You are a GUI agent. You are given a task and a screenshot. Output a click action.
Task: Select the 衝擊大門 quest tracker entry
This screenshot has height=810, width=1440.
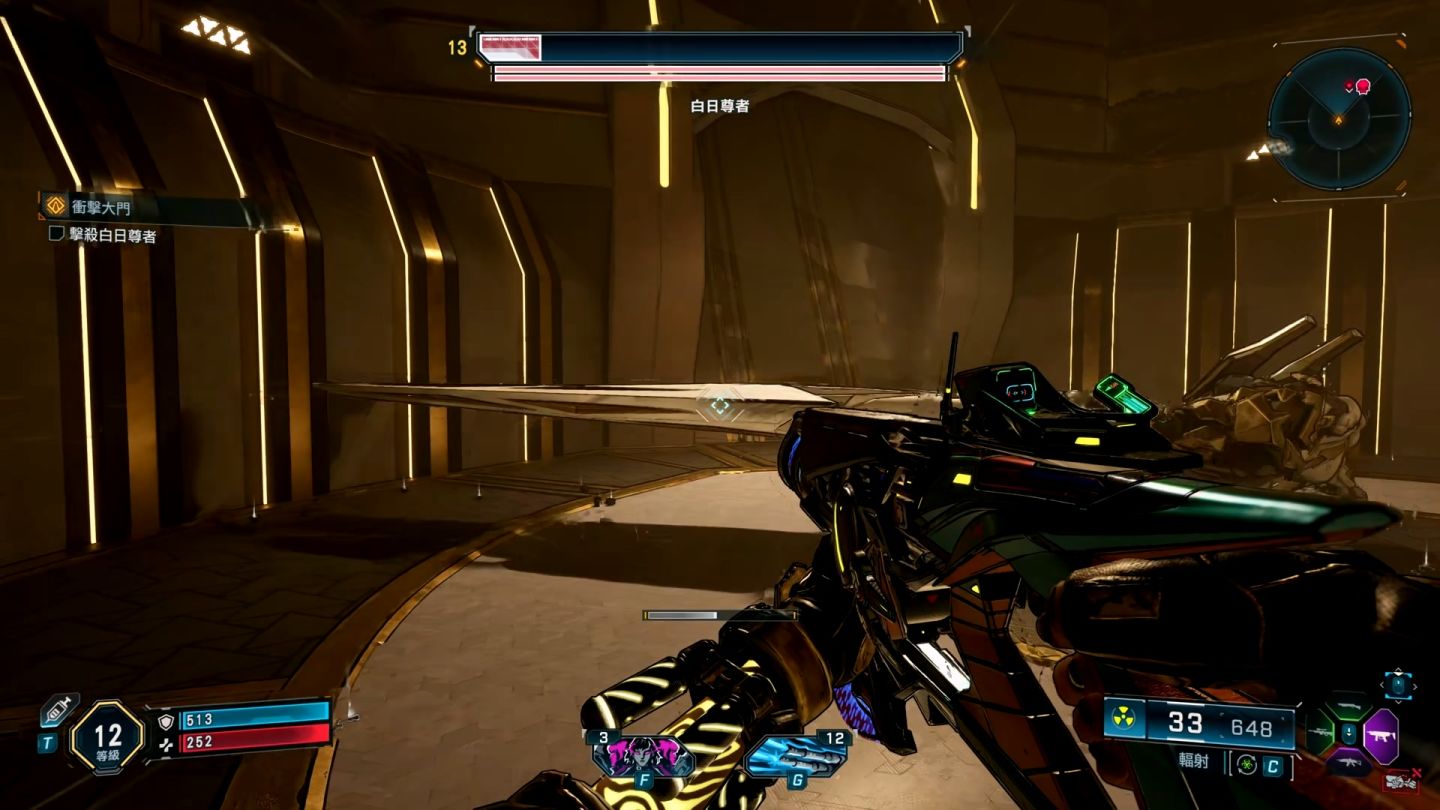click(100, 207)
